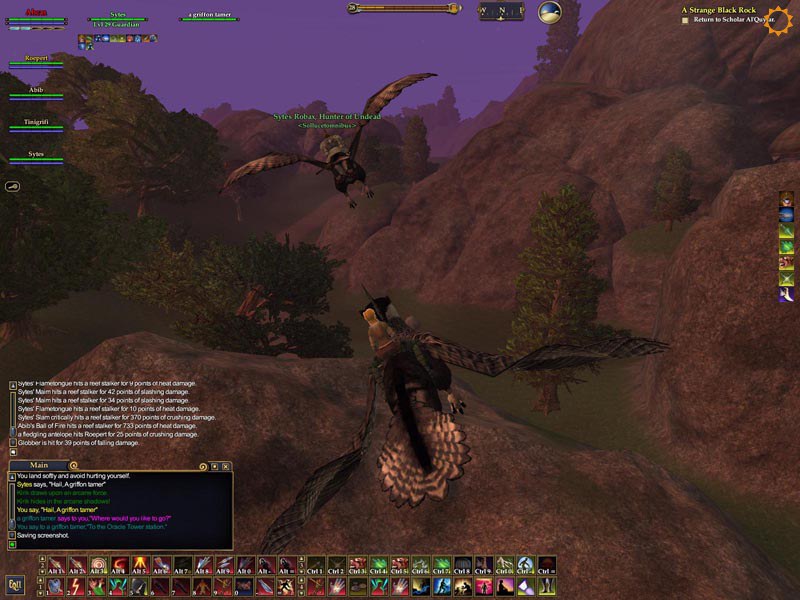Select the griffon tamer target frame
Image resolution: width=800 pixels, height=600 pixels.
point(210,17)
